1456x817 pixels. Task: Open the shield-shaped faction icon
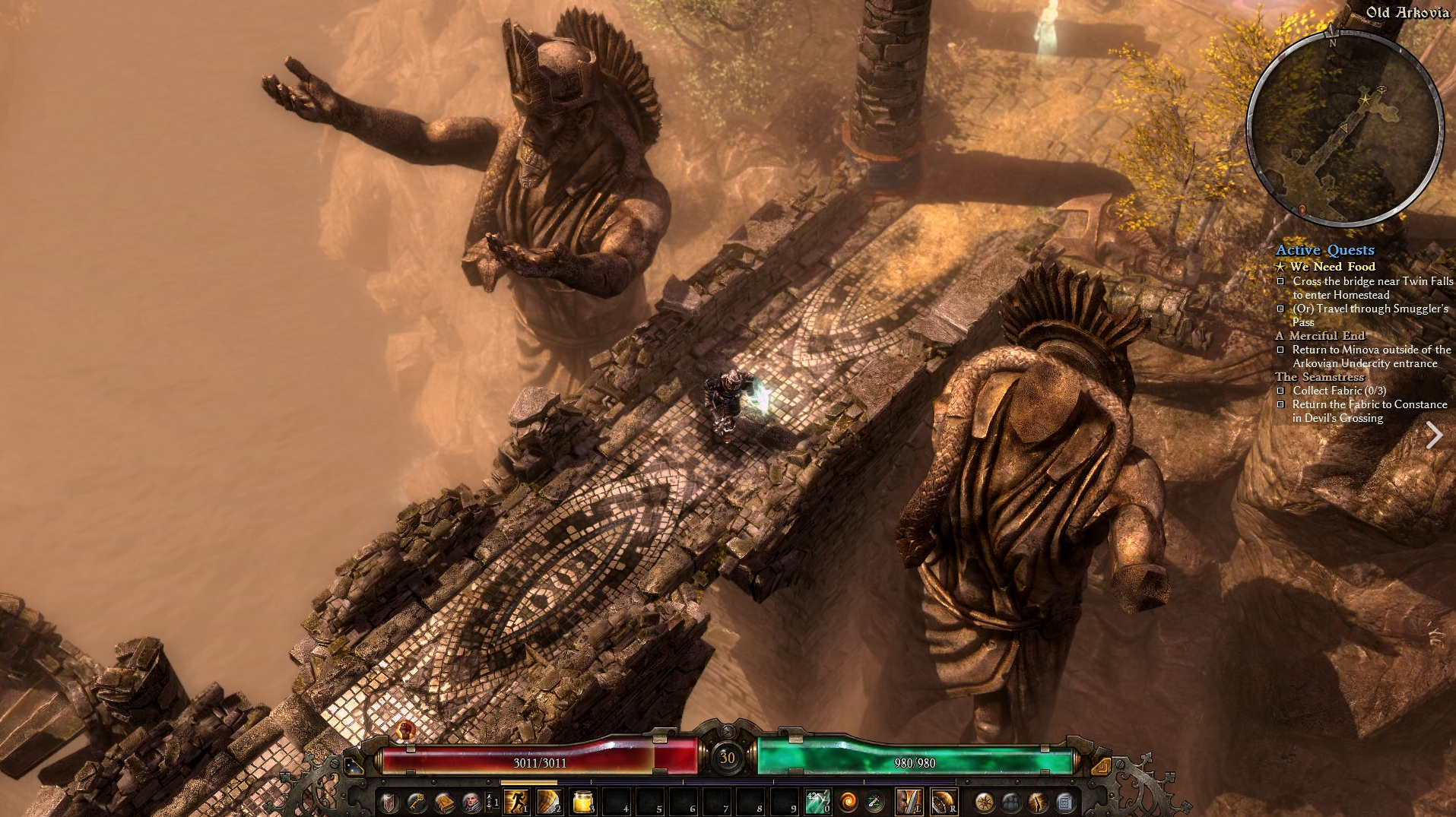(x=389, y=802)
